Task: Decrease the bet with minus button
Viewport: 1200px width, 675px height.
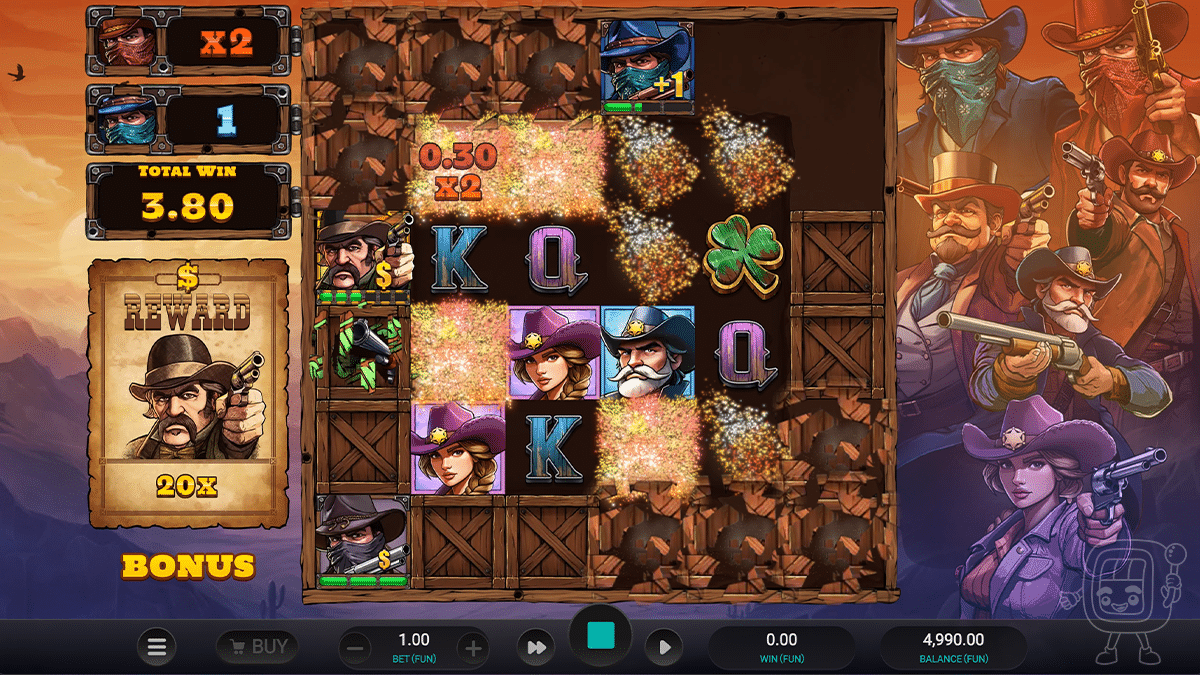Action: click(355, 648)
